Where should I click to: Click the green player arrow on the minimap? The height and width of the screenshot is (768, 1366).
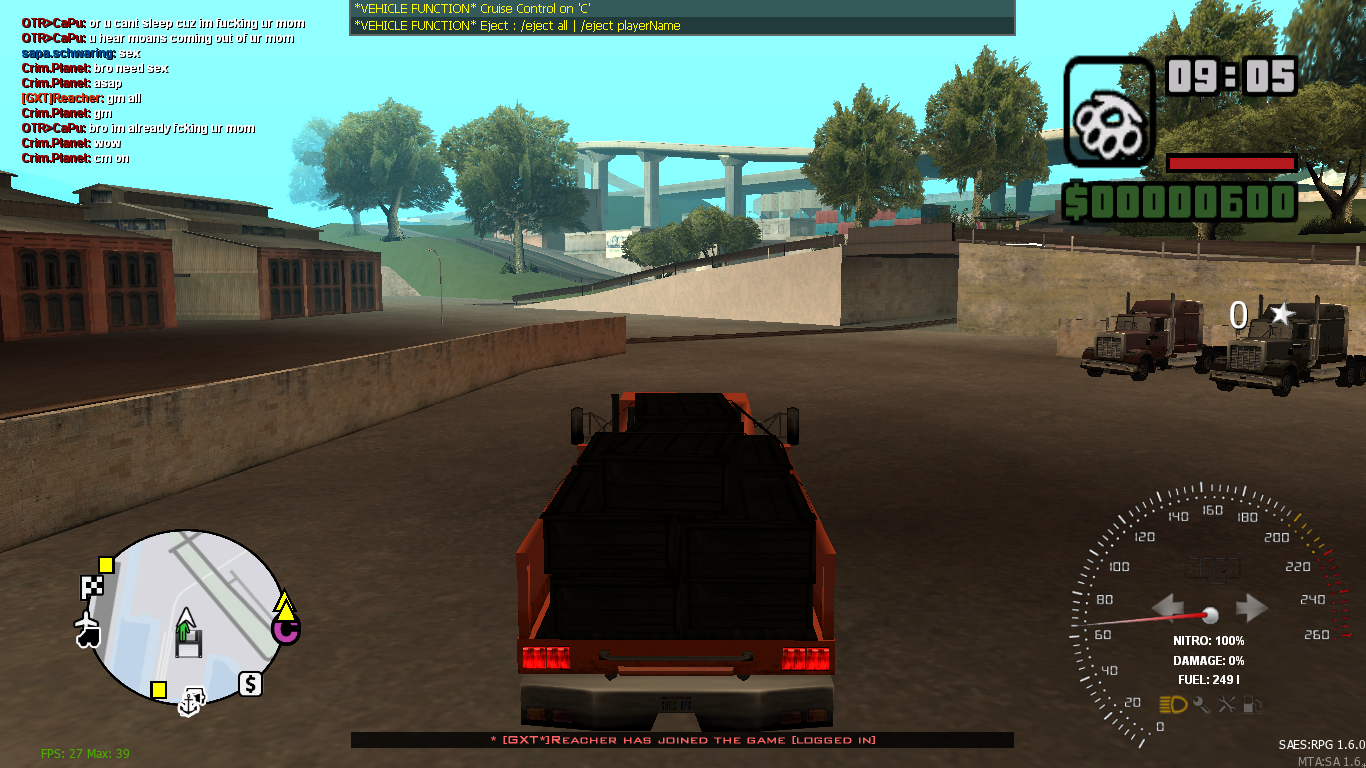[185, 625]
